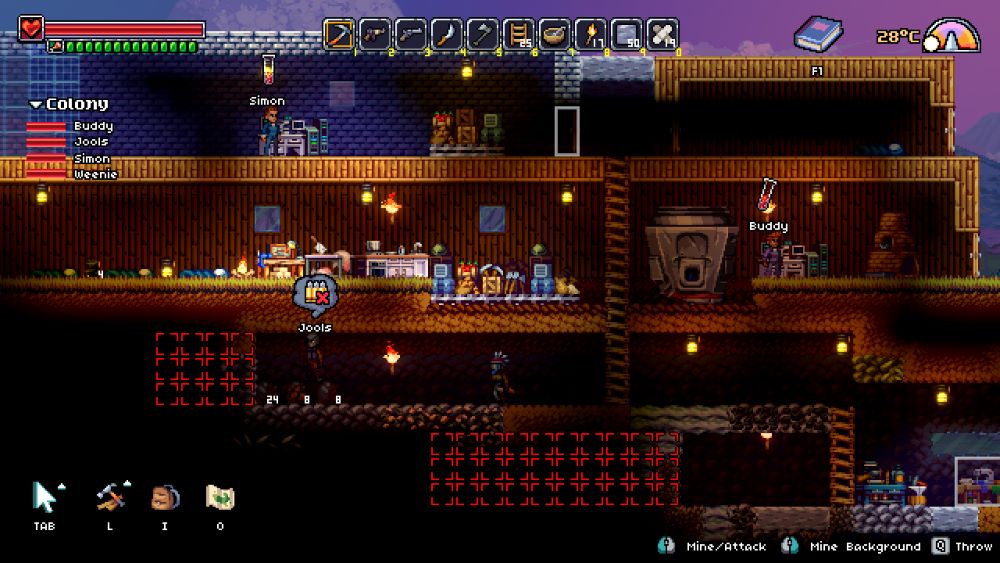This screenshot has height=563, width=1000.
Task: Select the pickaxe hotbar slot
Action: coord(339,34)
